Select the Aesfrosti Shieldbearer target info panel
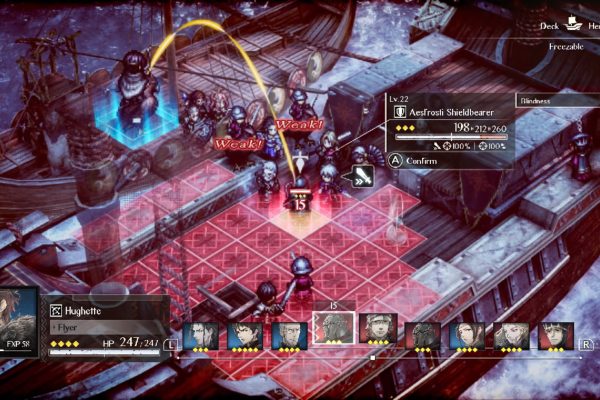 [x=449, y=129]
